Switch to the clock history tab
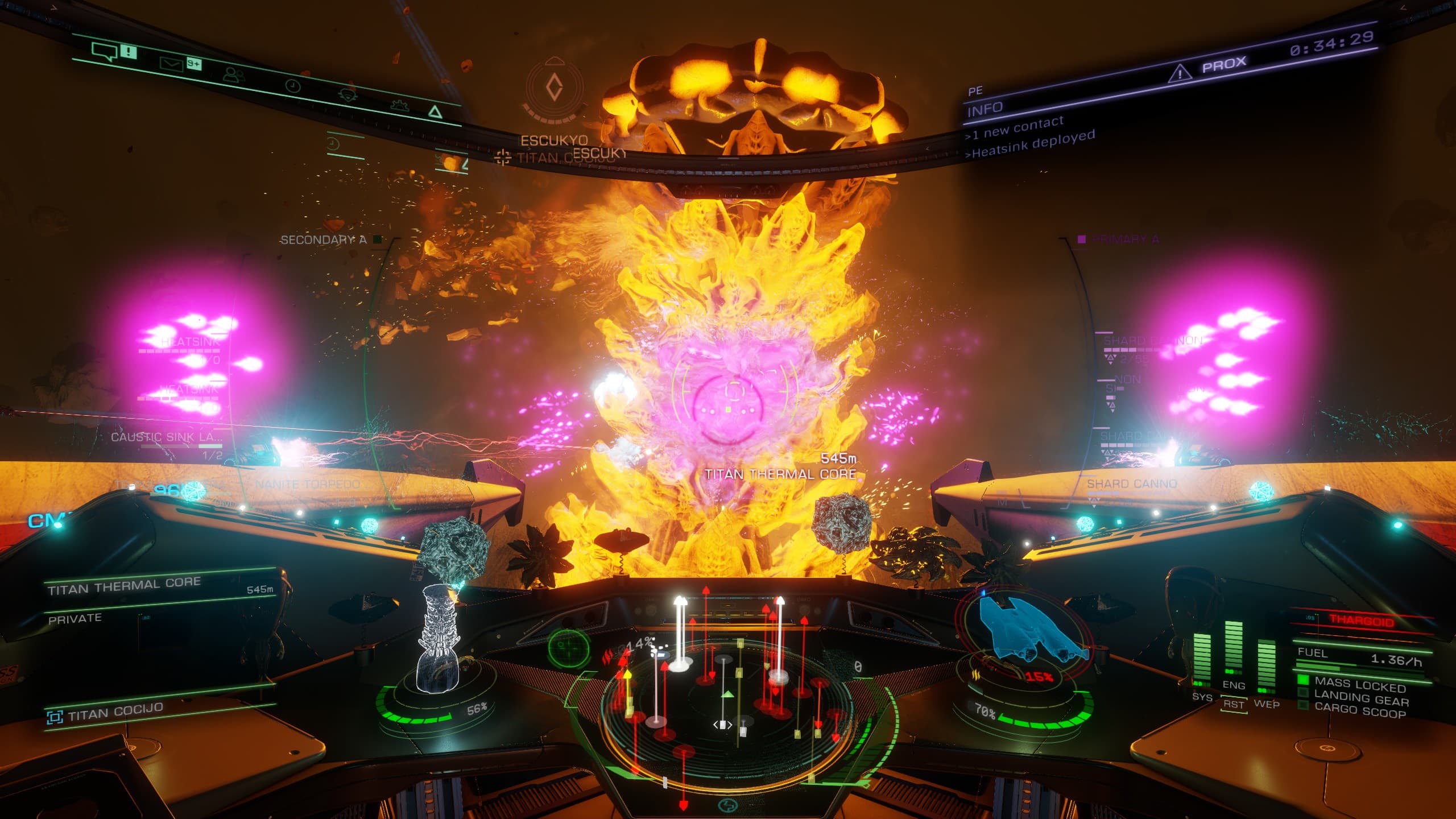 292,86
